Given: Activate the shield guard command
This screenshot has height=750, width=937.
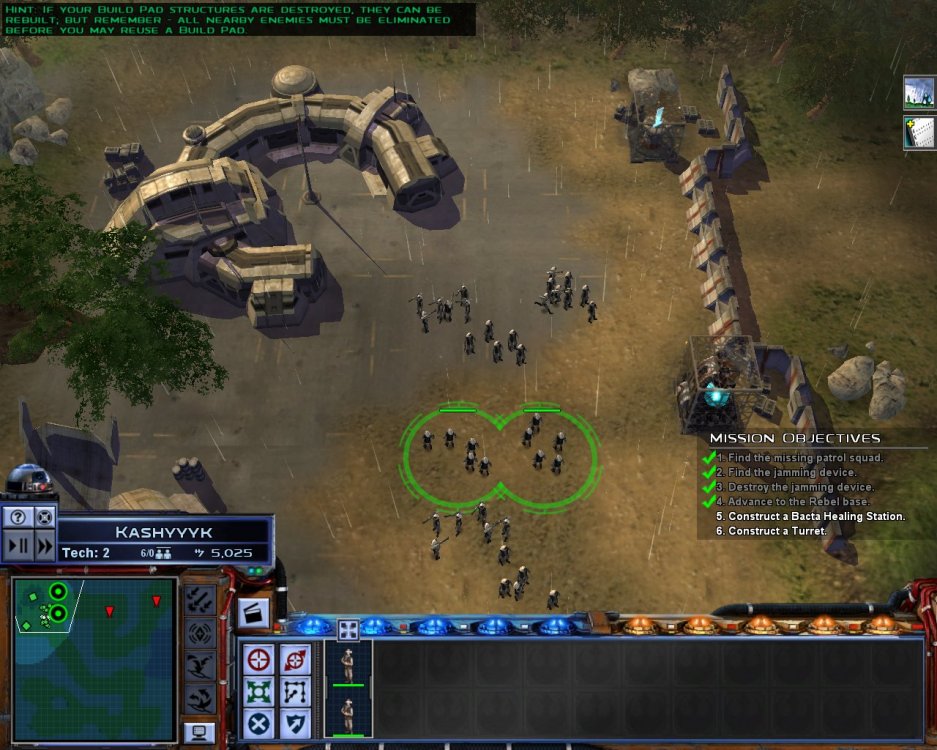Looking at the screenshot, I should click(x=295, y=723).
